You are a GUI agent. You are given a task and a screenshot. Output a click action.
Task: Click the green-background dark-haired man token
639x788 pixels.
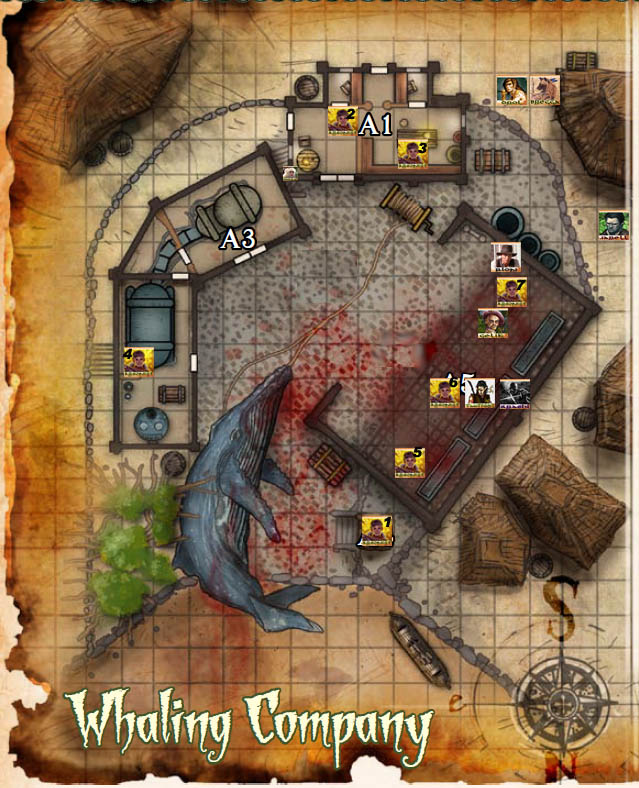[612, 225]
